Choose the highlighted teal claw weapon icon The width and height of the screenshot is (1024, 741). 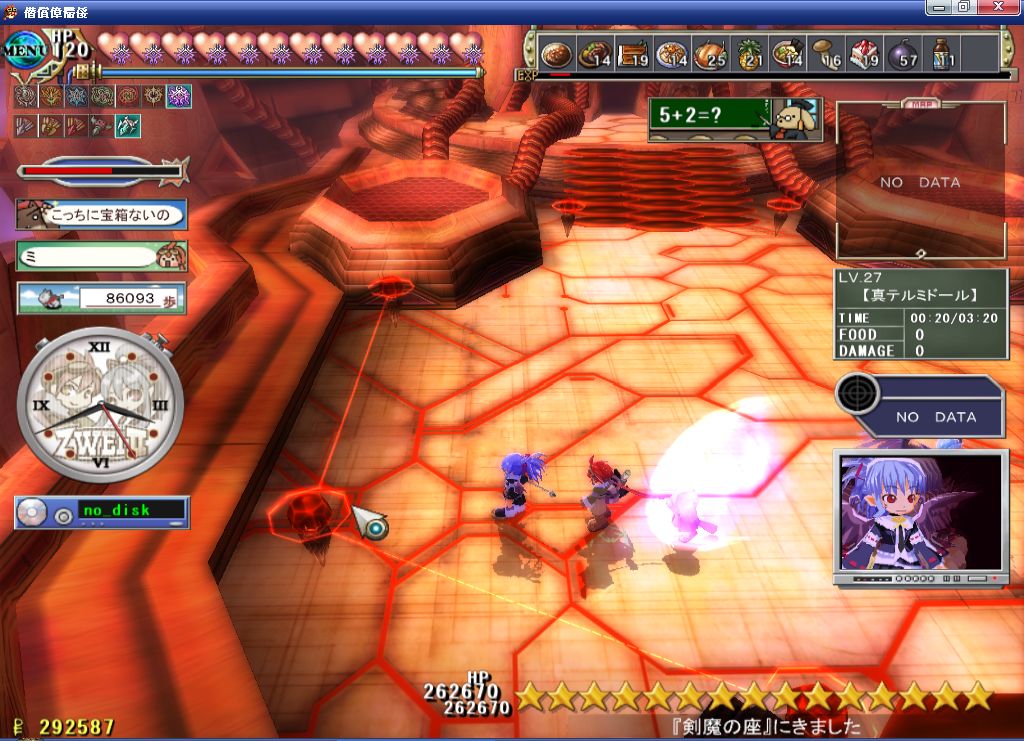[128, 126]
